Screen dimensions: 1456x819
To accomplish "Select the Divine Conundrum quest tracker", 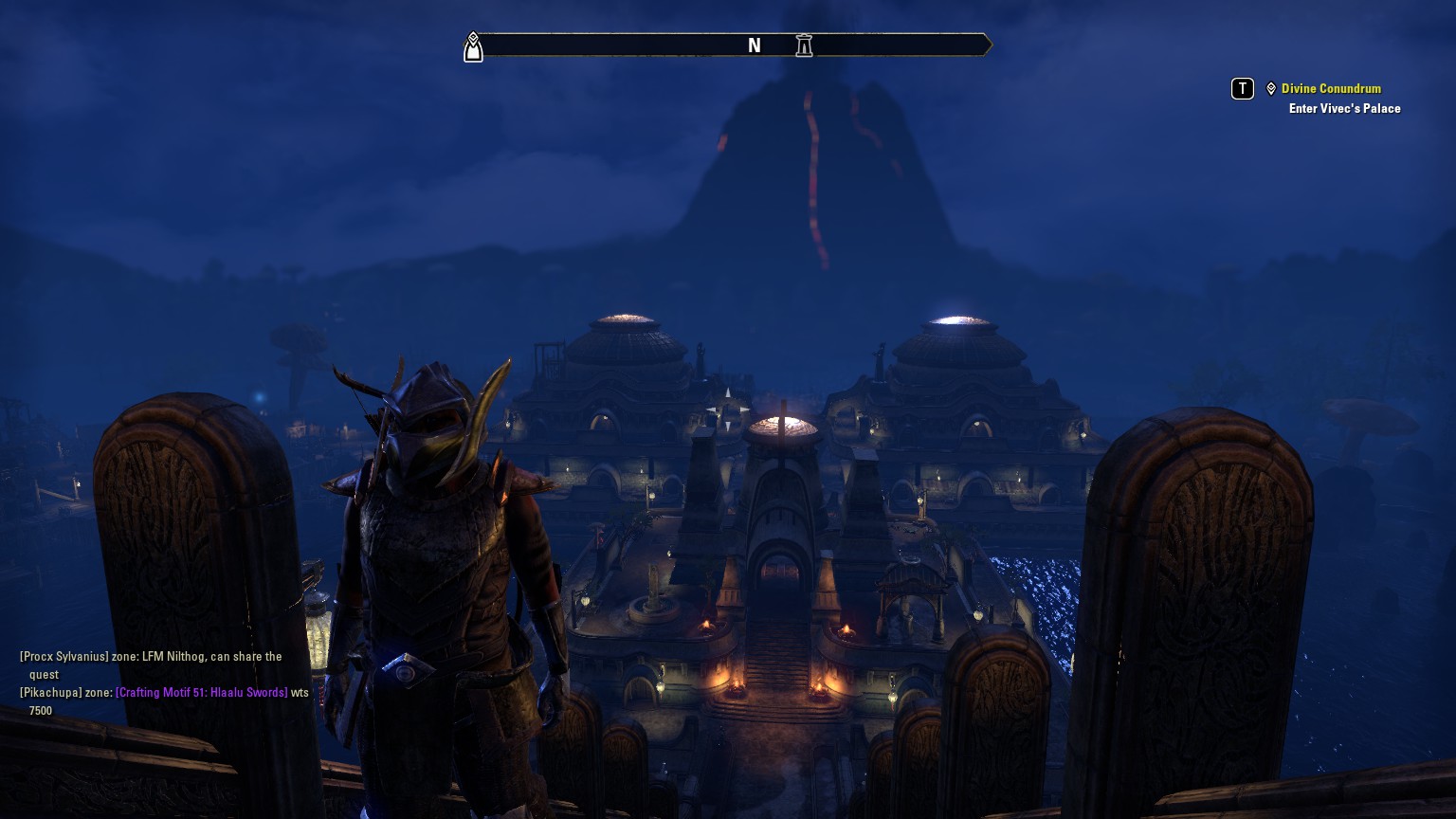I will click(x=1331, y=88).
